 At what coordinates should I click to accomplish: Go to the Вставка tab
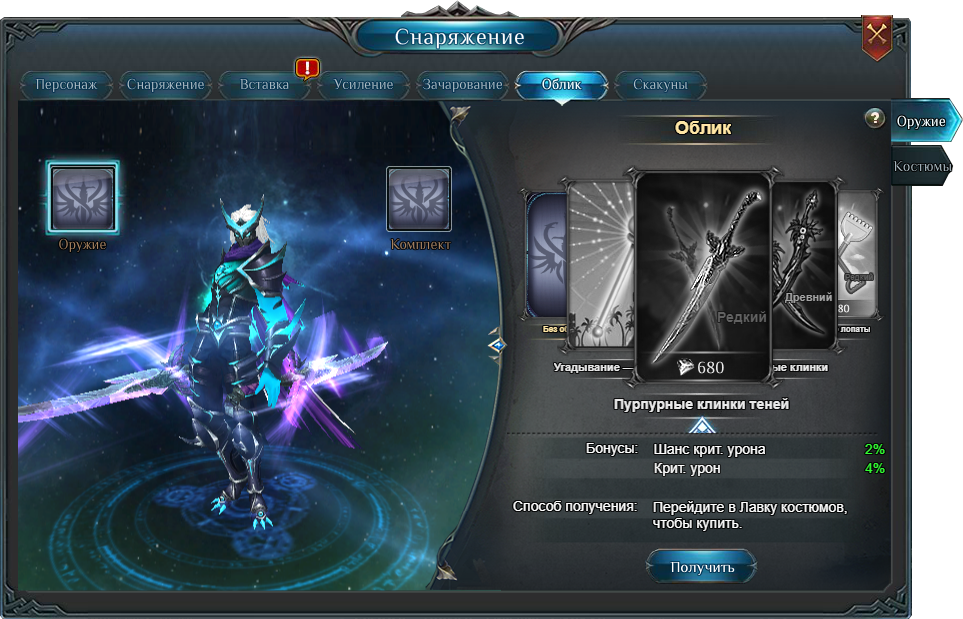(x=264, y=85)
